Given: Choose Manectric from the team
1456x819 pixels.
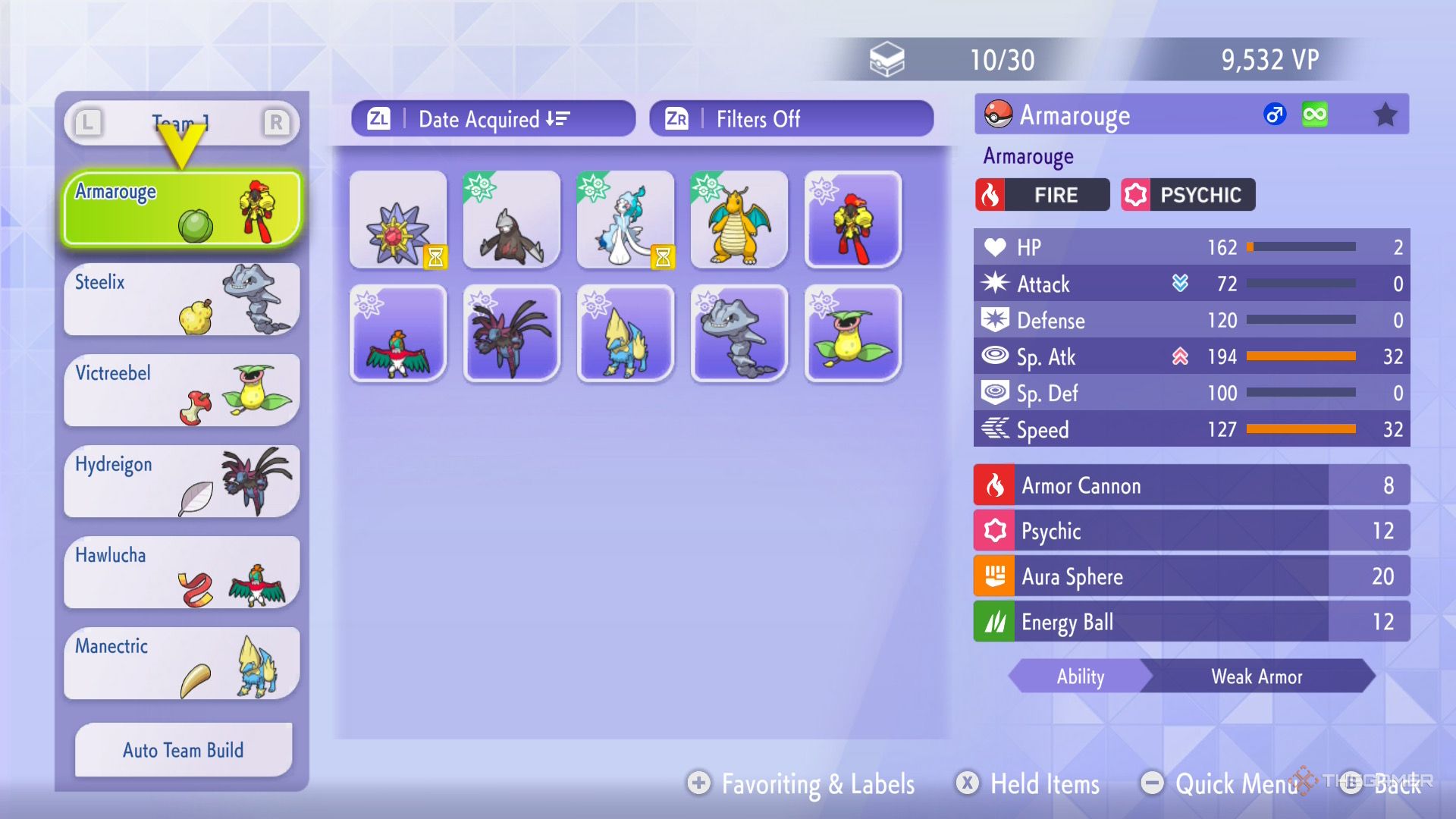Looking at the screenshot, I should 182,664.
